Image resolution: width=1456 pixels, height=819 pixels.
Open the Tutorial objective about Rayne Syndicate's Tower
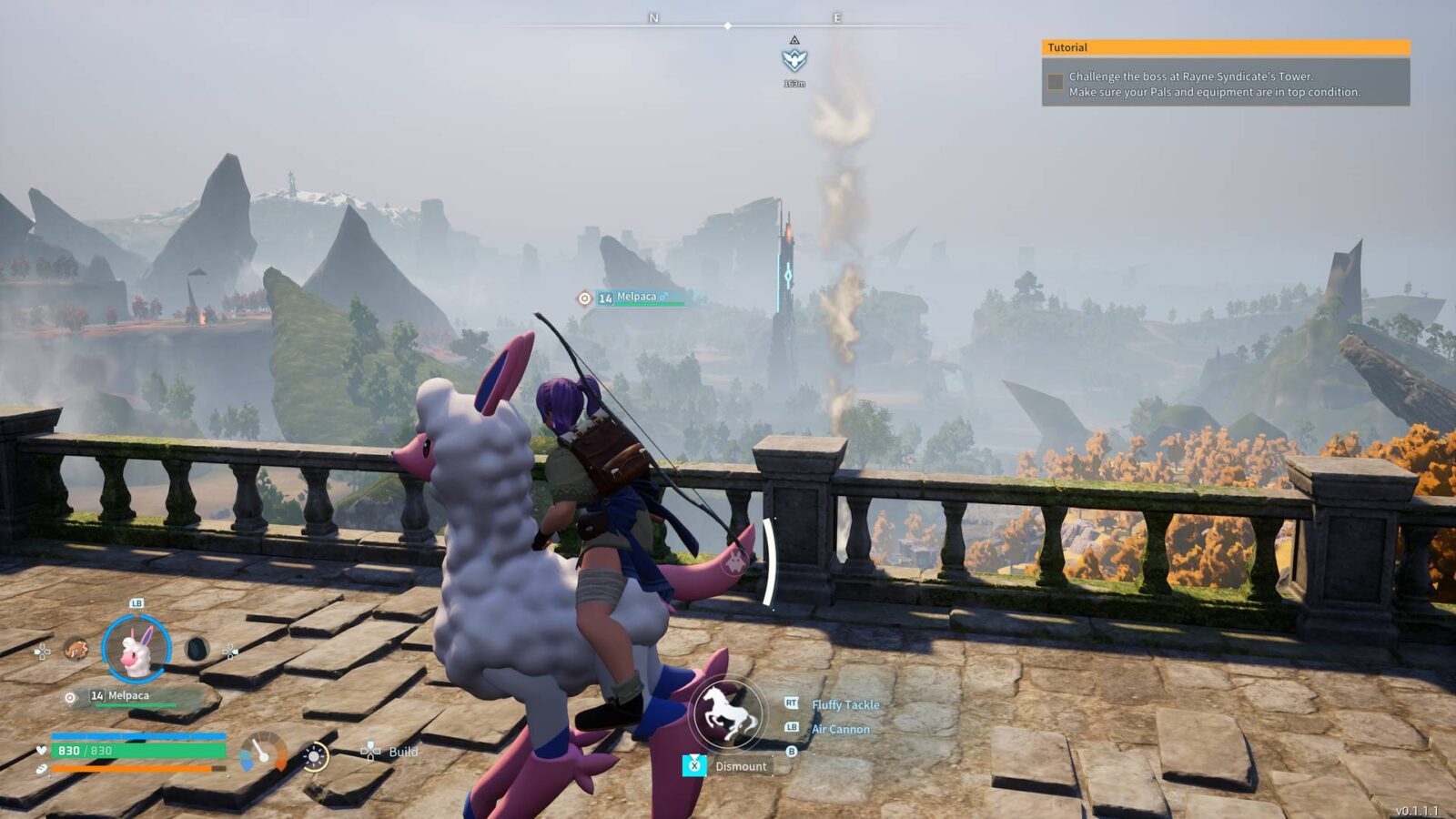point(1213,84)
